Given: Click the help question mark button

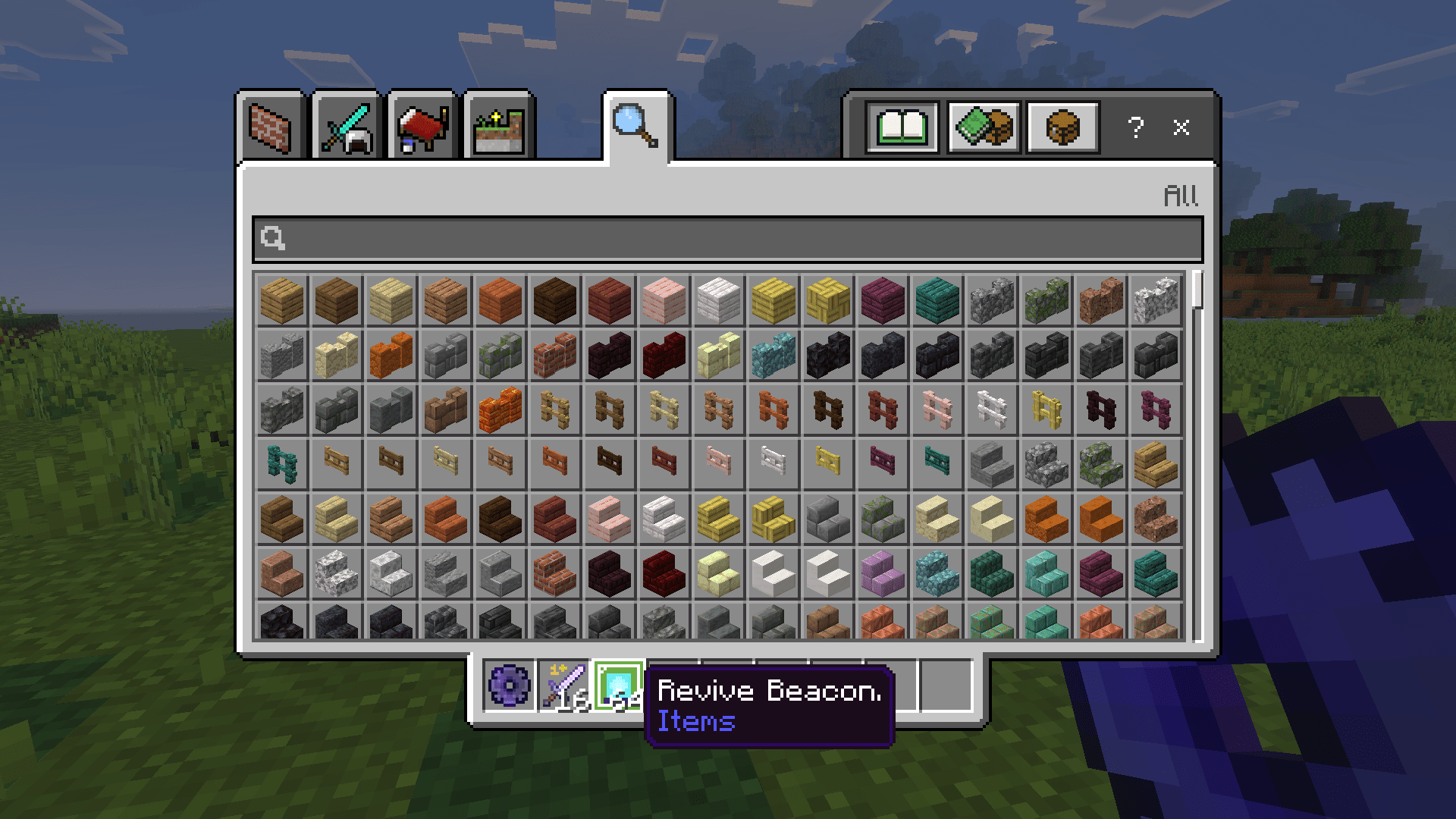Looking at the screenshot, I should click(x=1135, y=129).
